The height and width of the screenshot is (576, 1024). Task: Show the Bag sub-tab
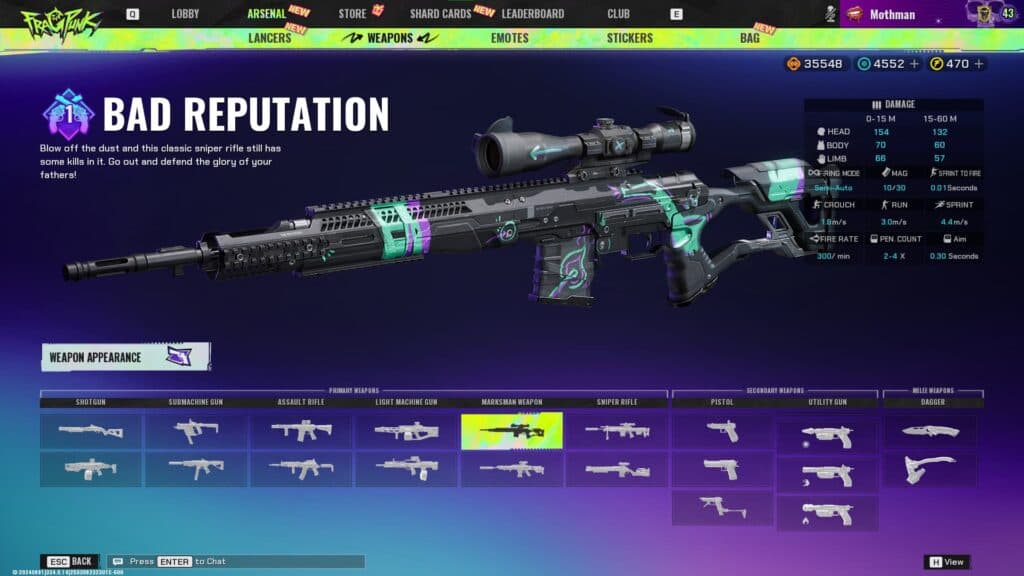click(x=749, y=38)
